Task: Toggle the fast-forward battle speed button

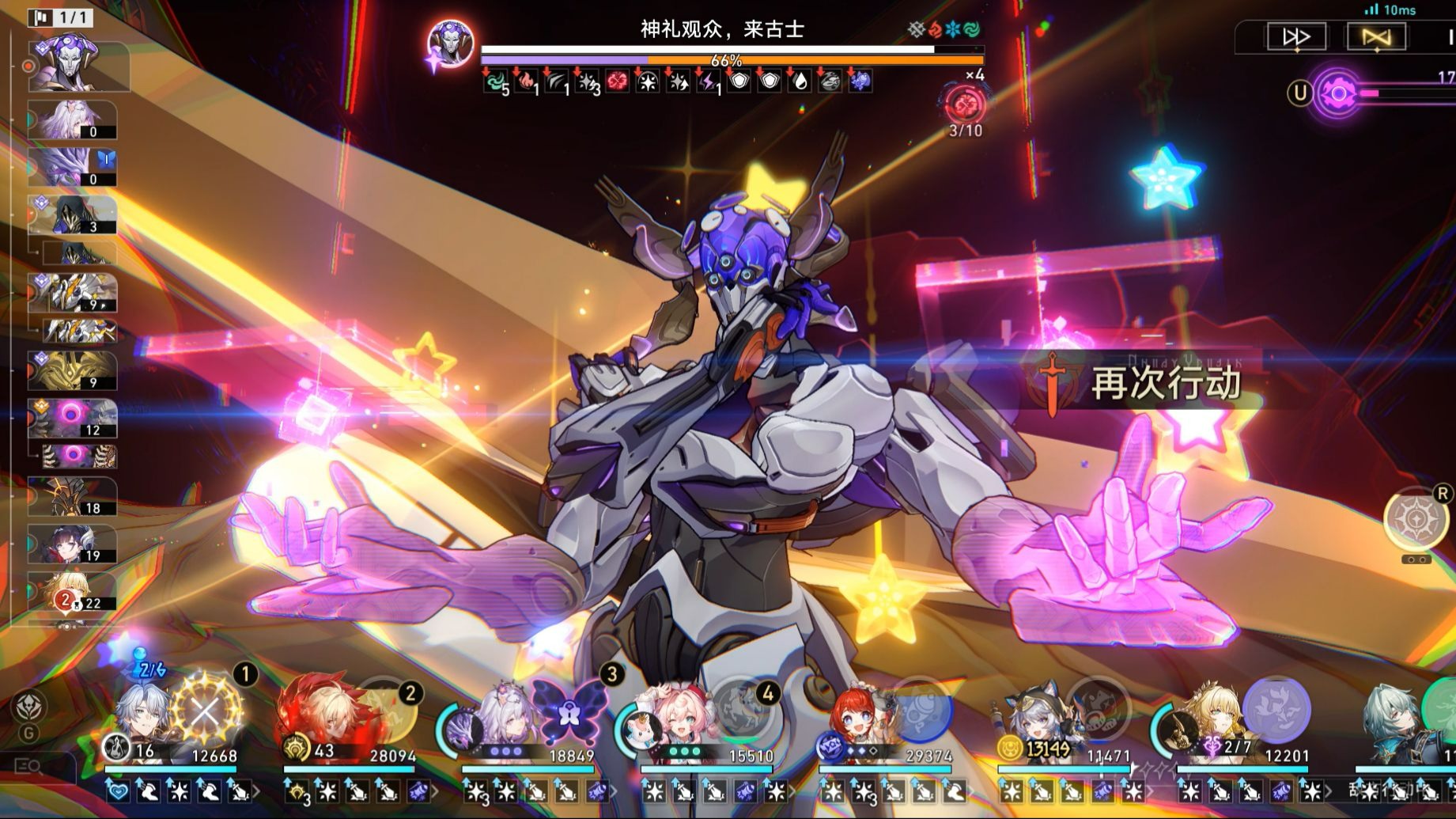Action: pos(1296,37)
